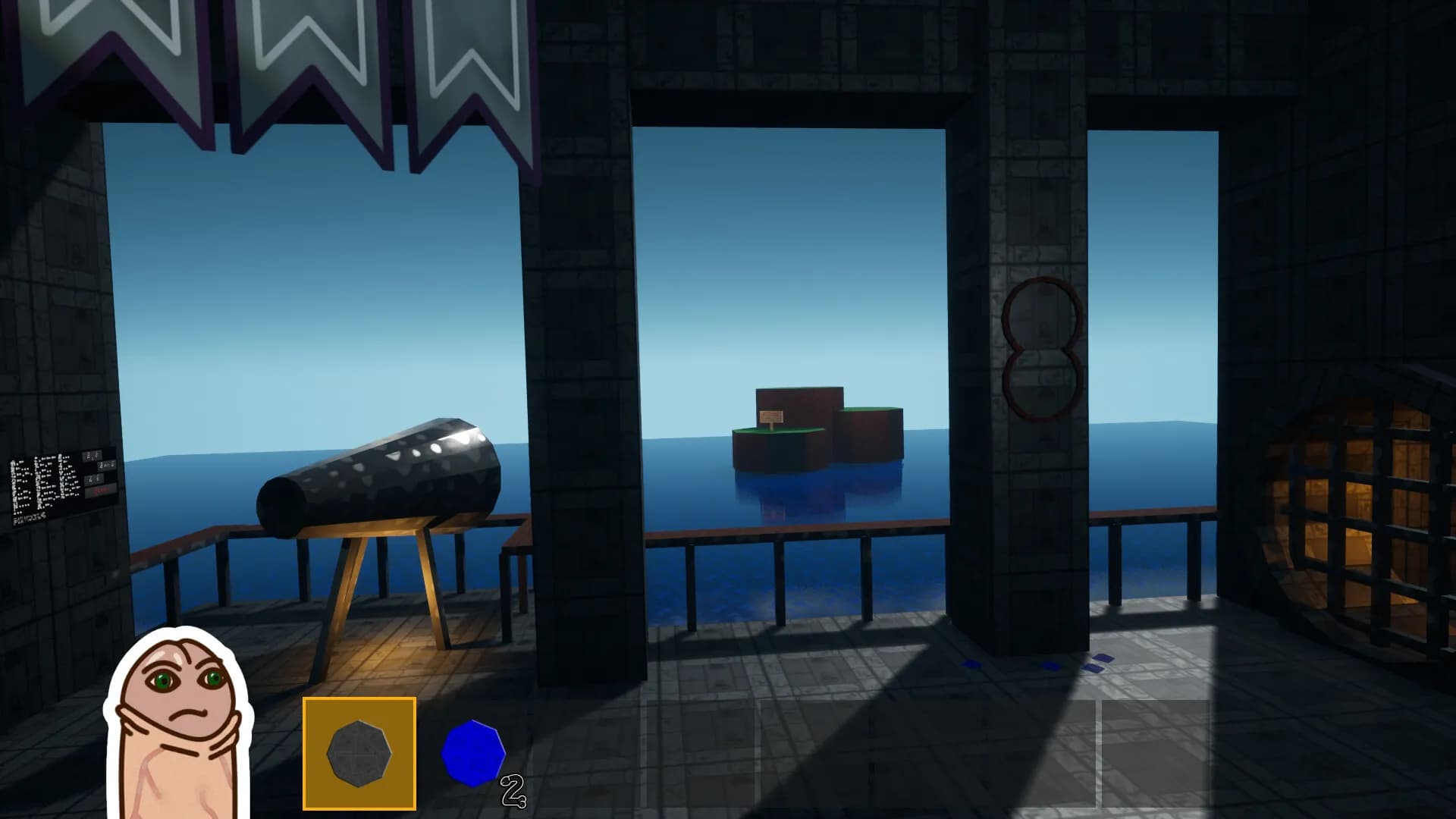1456x819 pixels.
Task: Click the topmost score box on the scoreboard
Action: coord(93,456)
